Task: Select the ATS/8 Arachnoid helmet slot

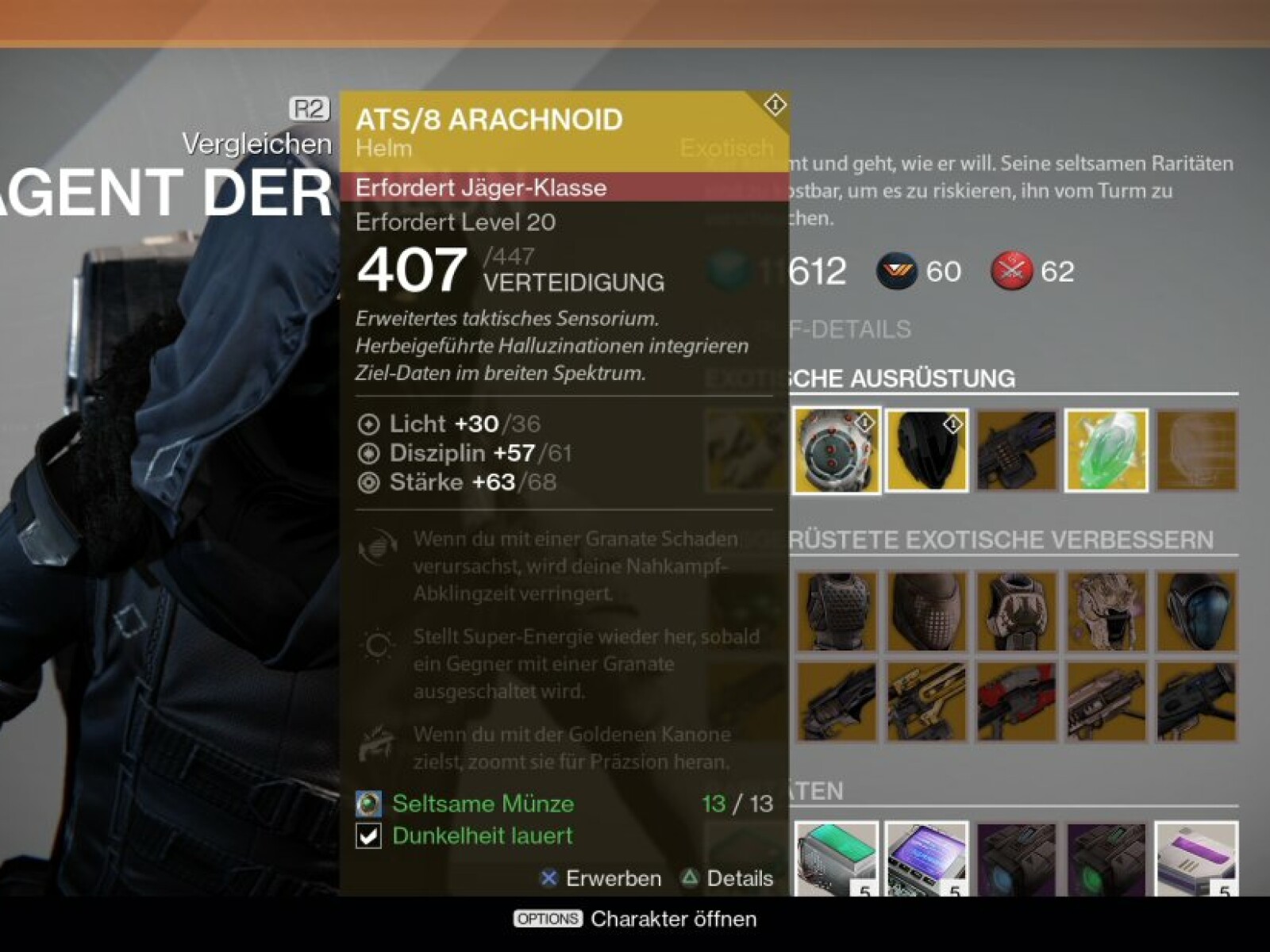Action: (x=836, y=450)
